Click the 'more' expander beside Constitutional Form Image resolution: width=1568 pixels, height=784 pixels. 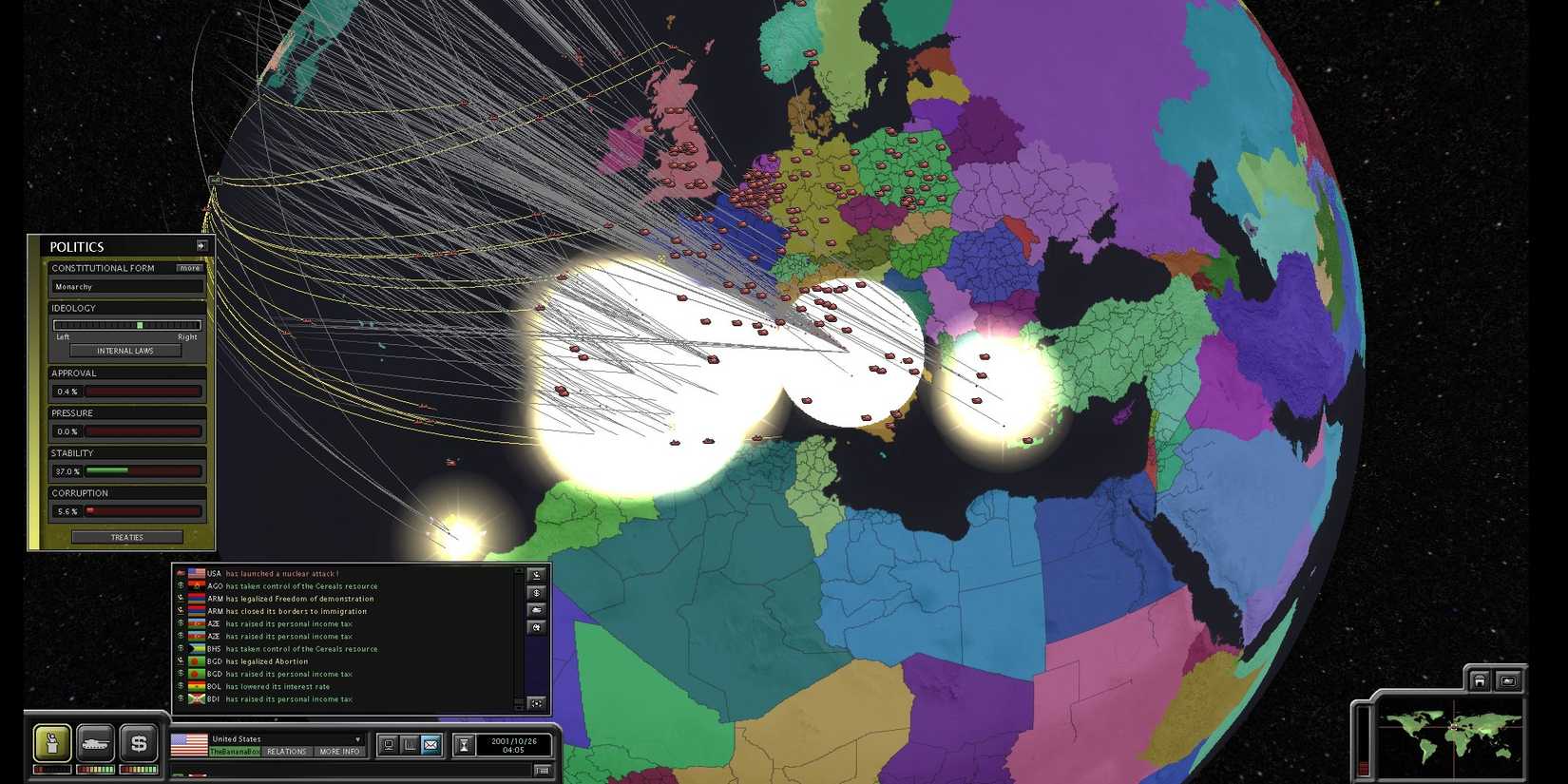(x=190, y=268)
